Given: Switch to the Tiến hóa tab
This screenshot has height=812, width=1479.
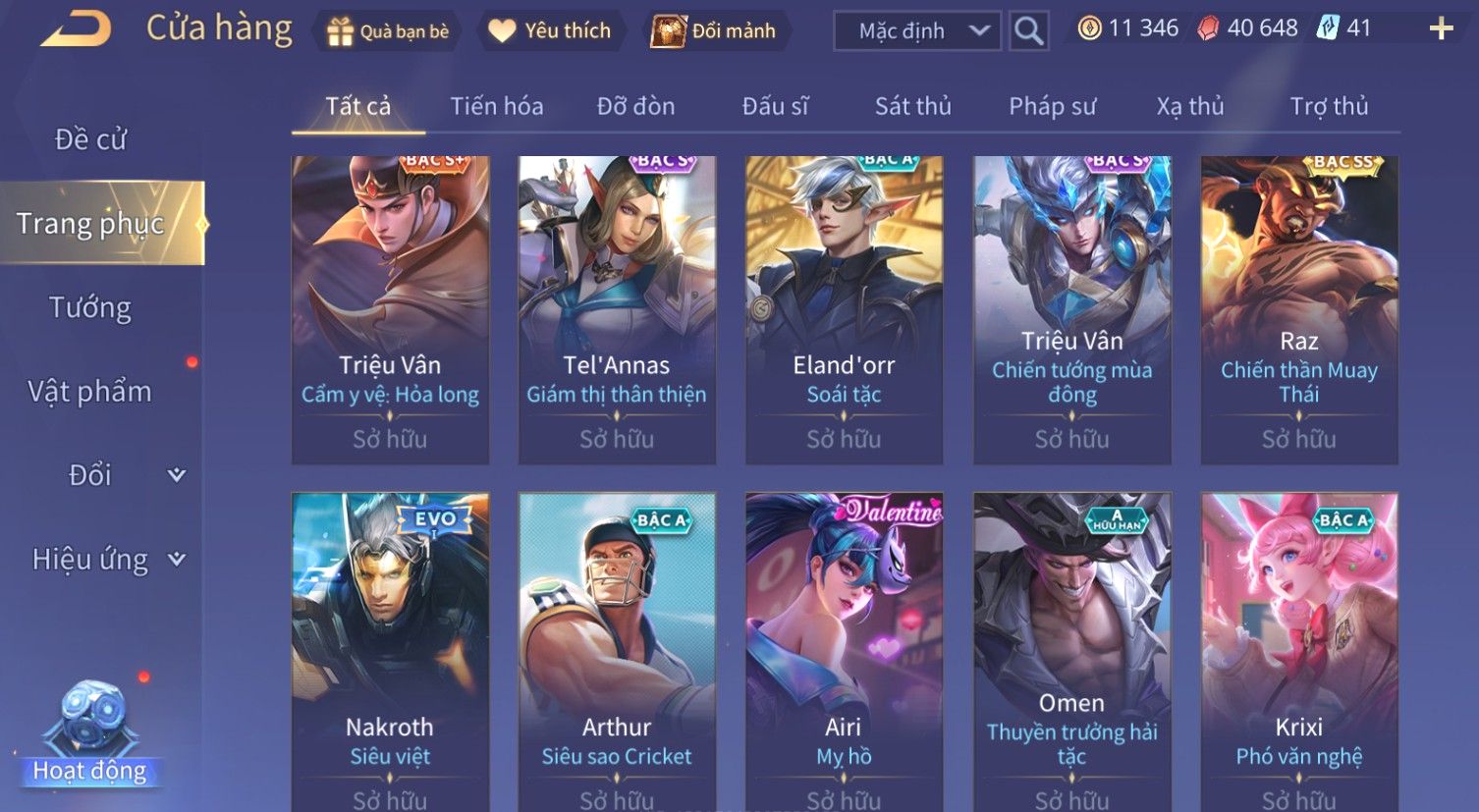Looking at the screenshot, I should tap(496, 106).
